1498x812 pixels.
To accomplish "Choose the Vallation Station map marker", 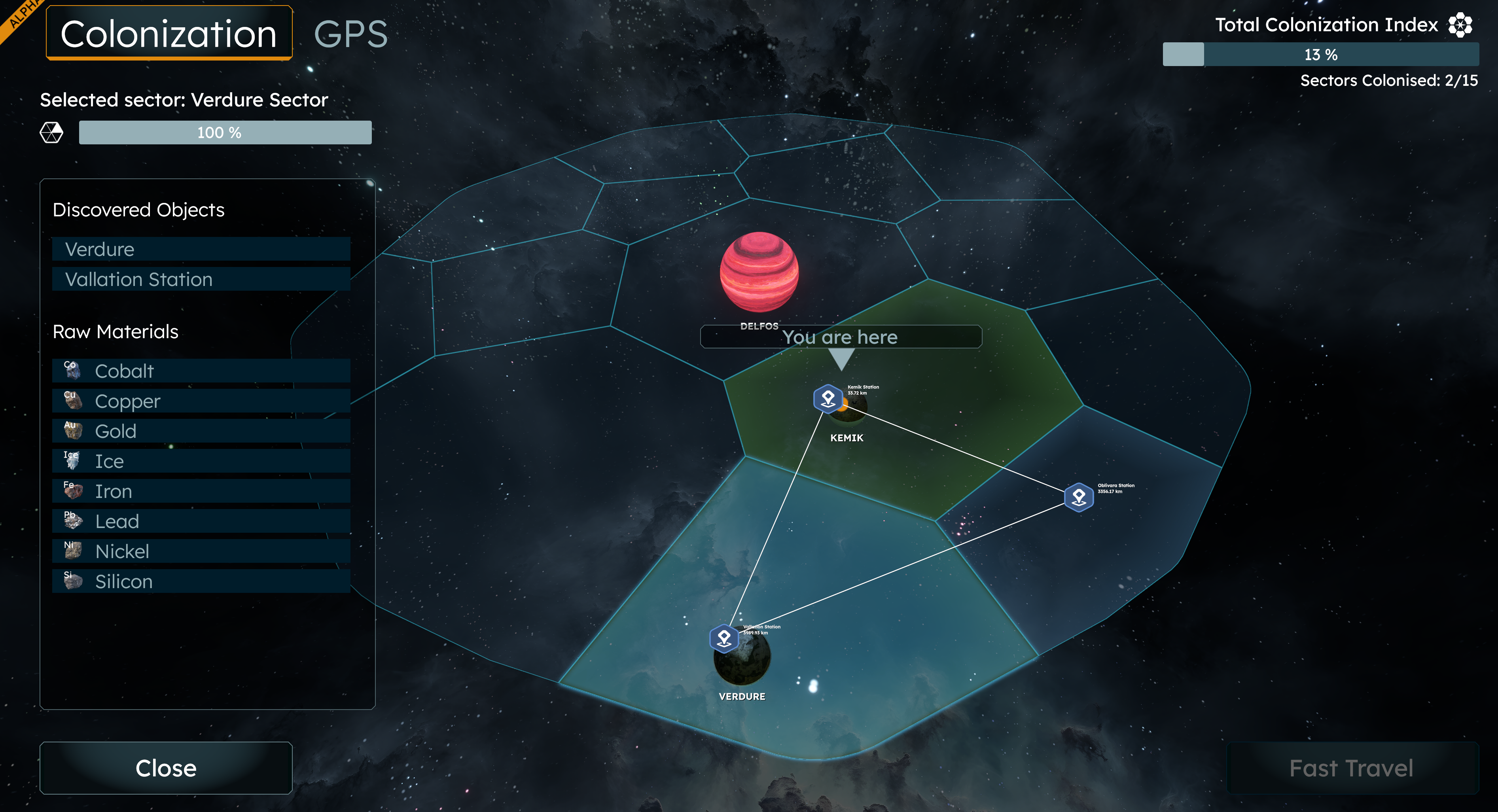I will tap(724, 639).
